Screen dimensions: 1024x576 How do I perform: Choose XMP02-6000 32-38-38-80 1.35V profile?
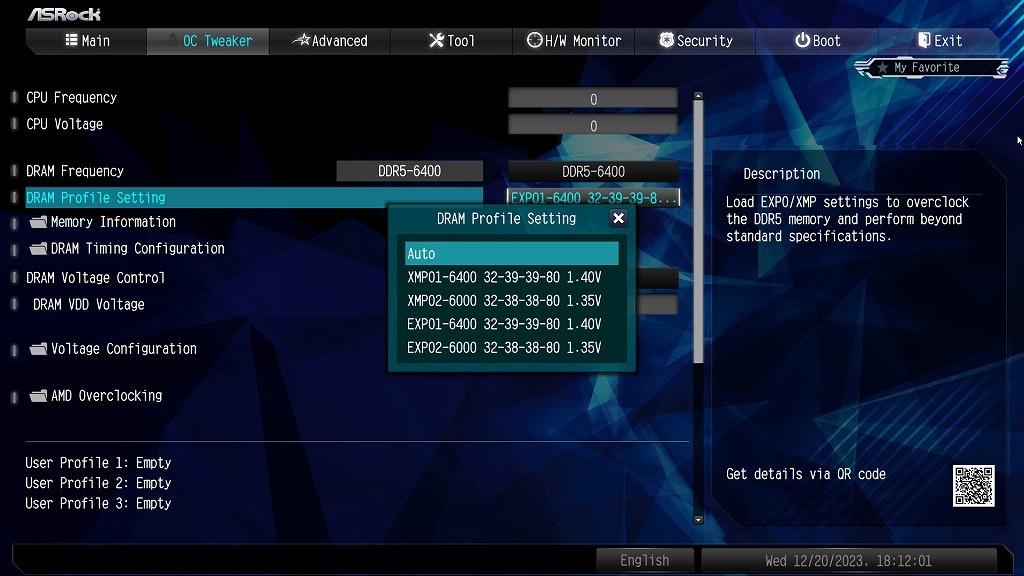(x=504, y=301)
